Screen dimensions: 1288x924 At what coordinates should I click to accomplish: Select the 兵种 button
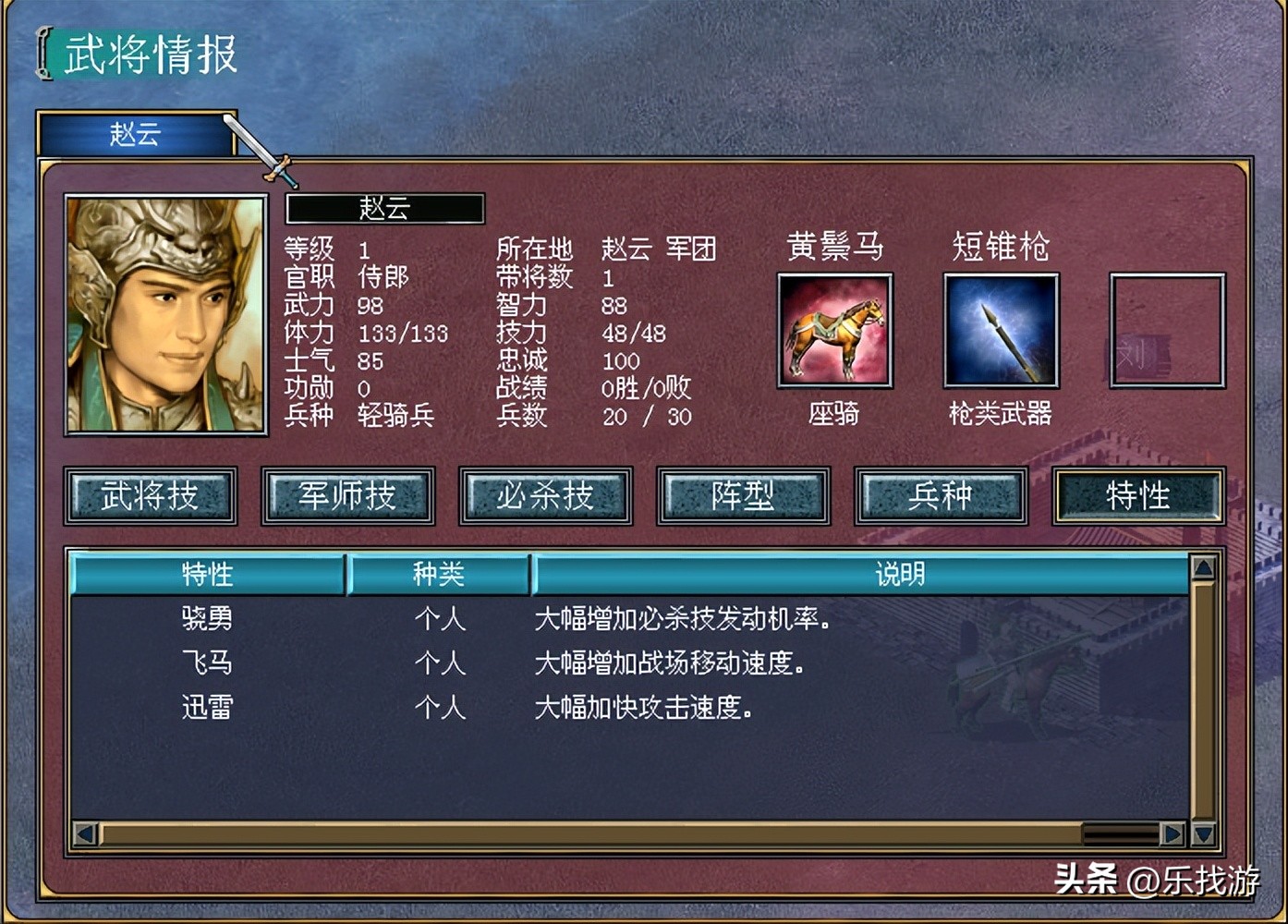(x=942, y=496)
